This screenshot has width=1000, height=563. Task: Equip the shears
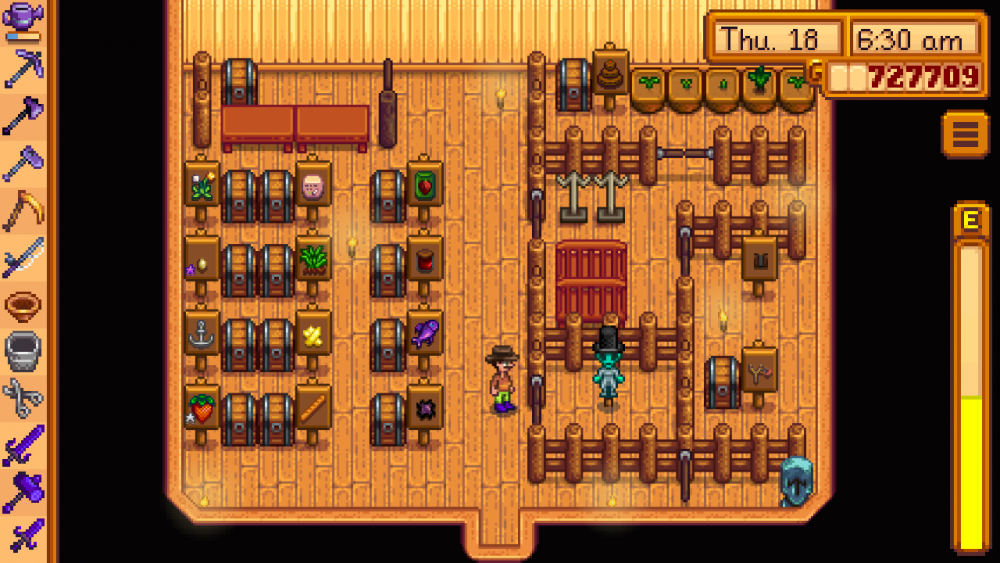(23, 399)
